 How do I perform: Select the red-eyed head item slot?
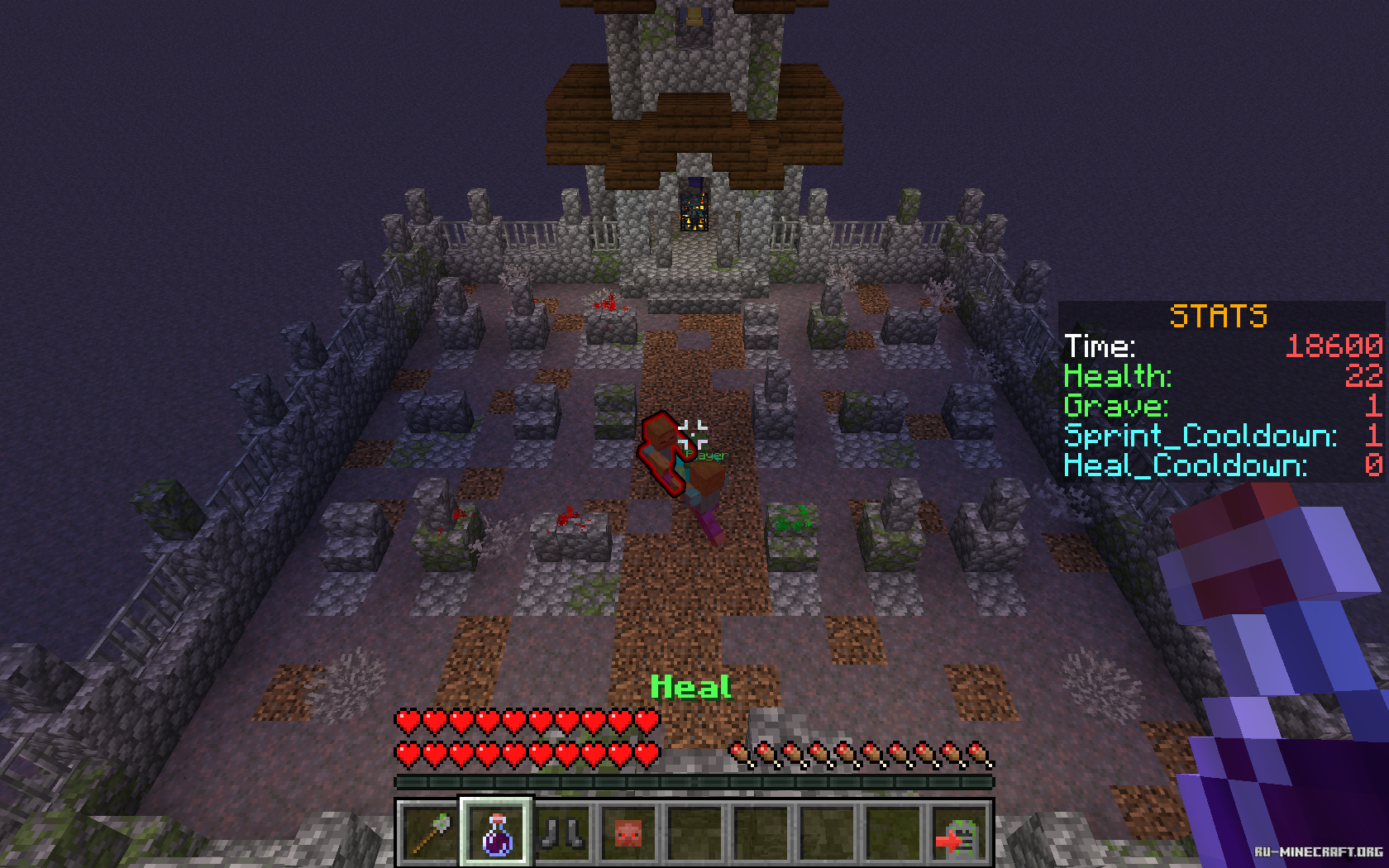click(629, 832)
